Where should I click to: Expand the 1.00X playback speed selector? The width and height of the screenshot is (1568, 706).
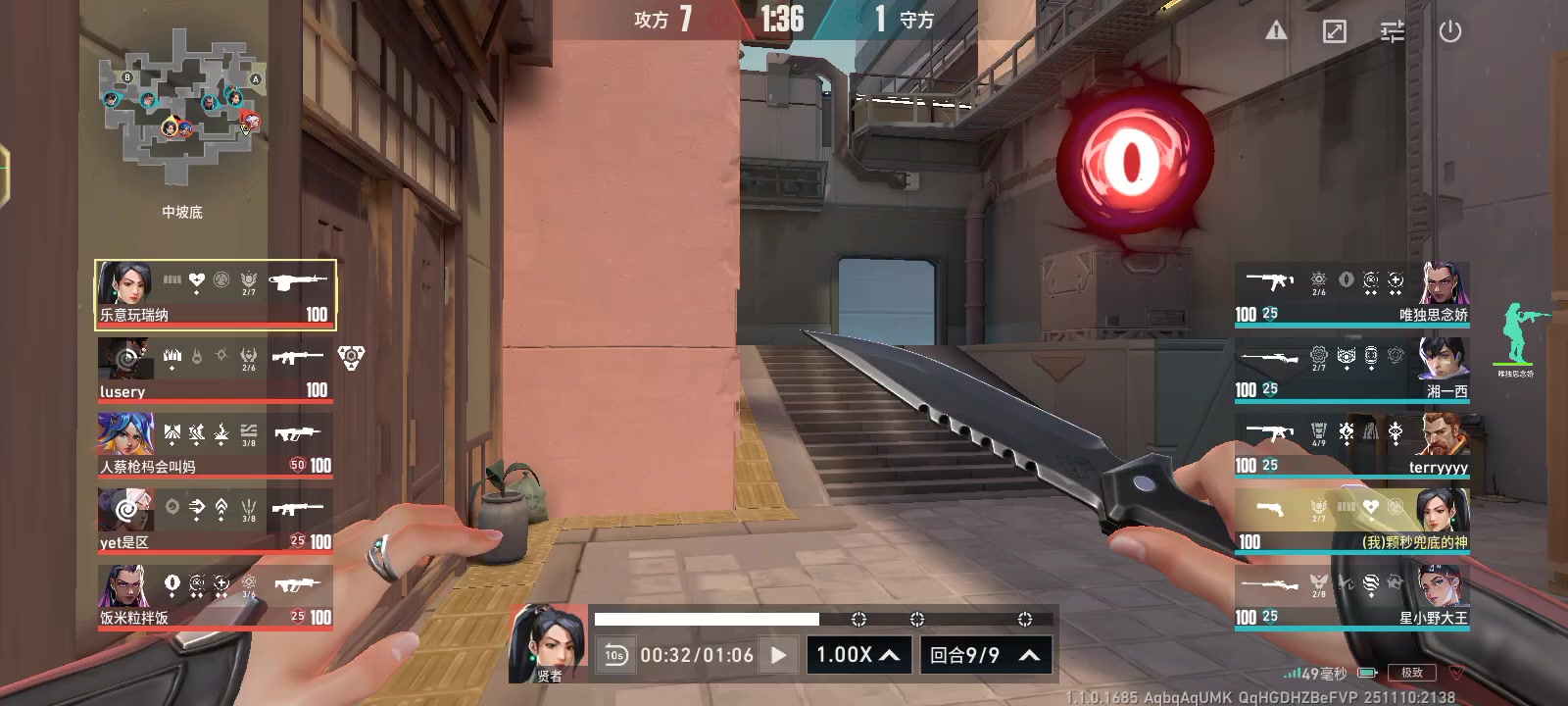(x=857, y=653)
